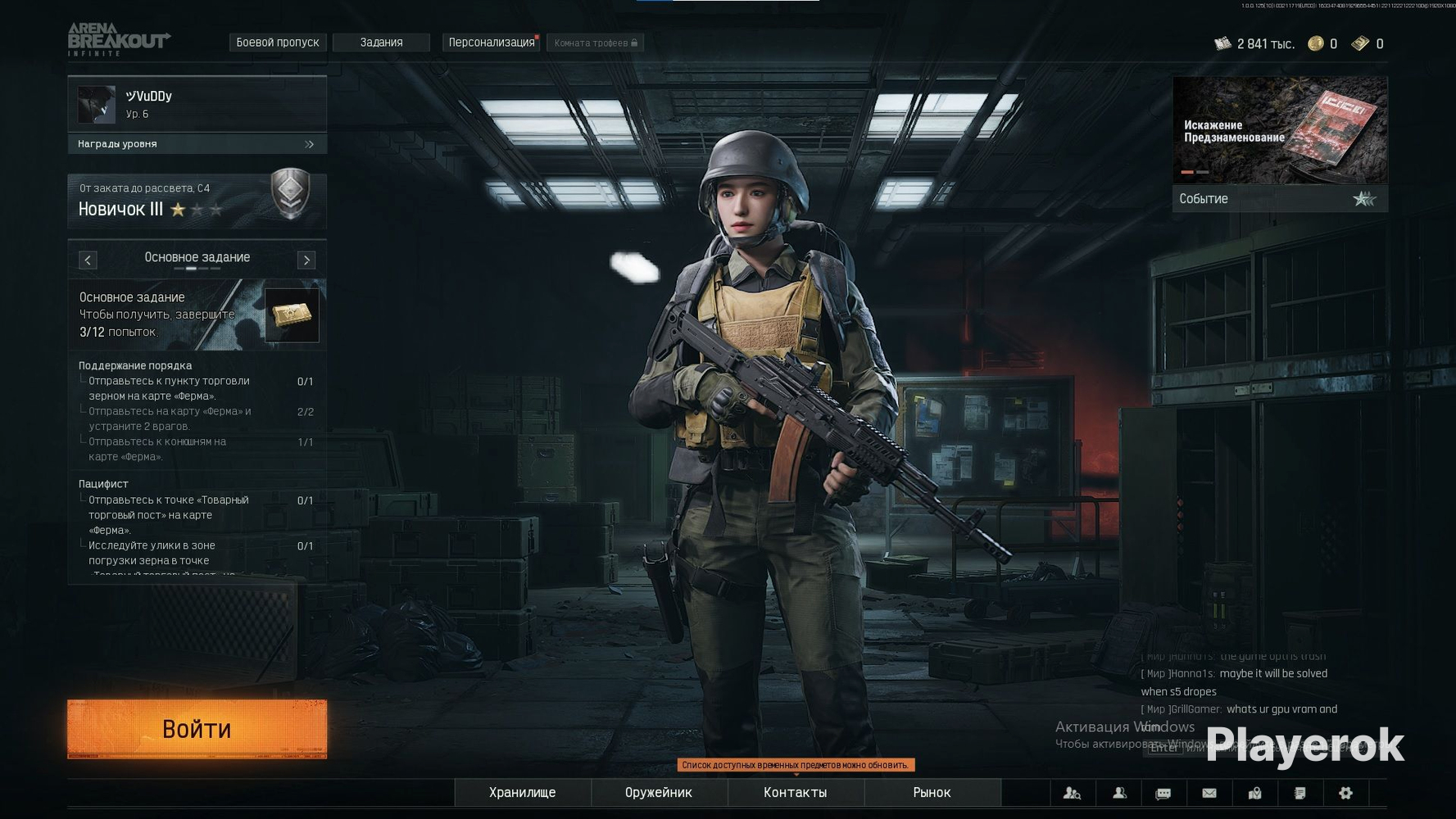Show previous task with left arrow
The image size is (1456, 819).
(x=88, y=260)
